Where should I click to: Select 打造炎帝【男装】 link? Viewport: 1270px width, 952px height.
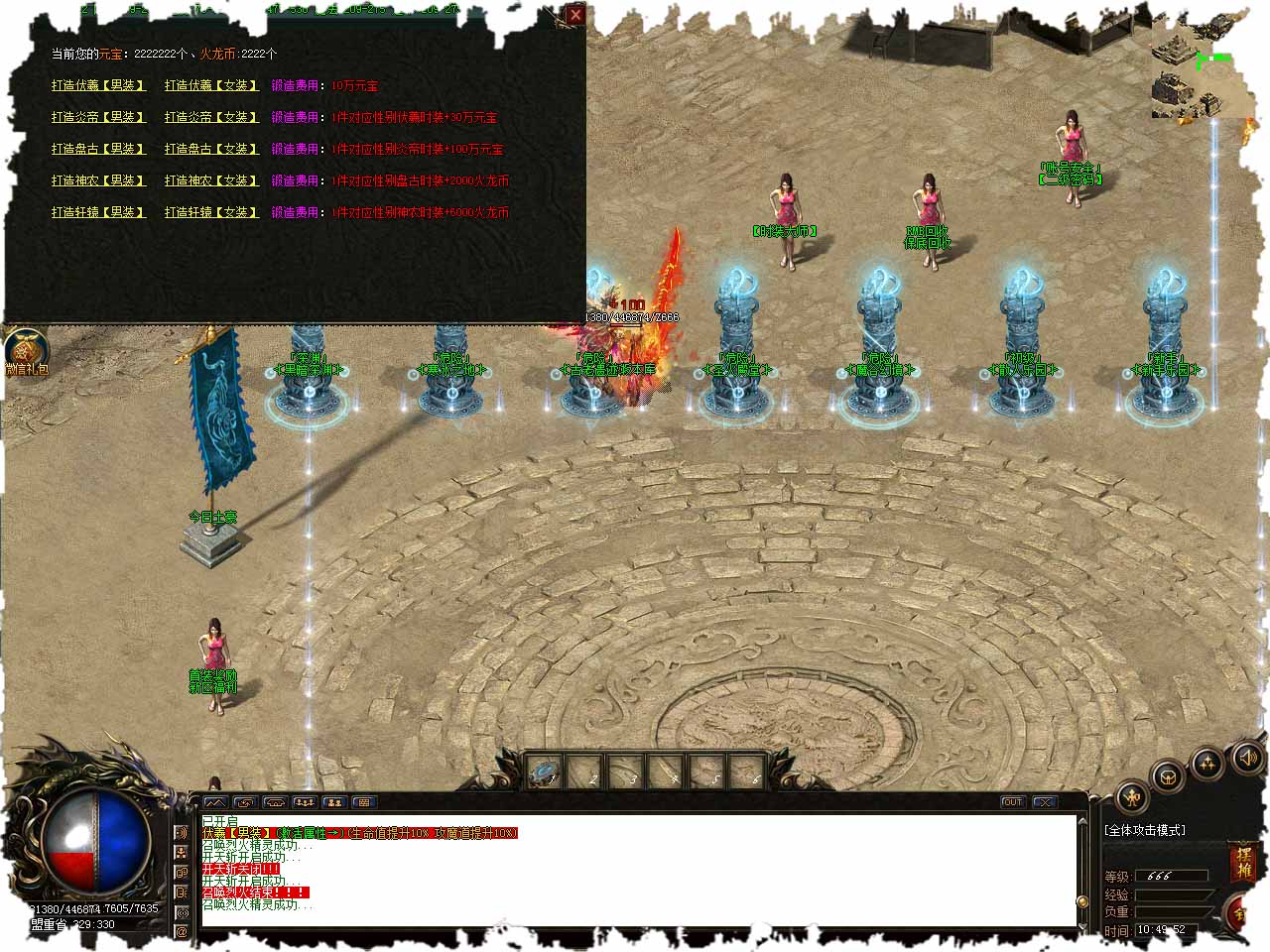point(98,117)
